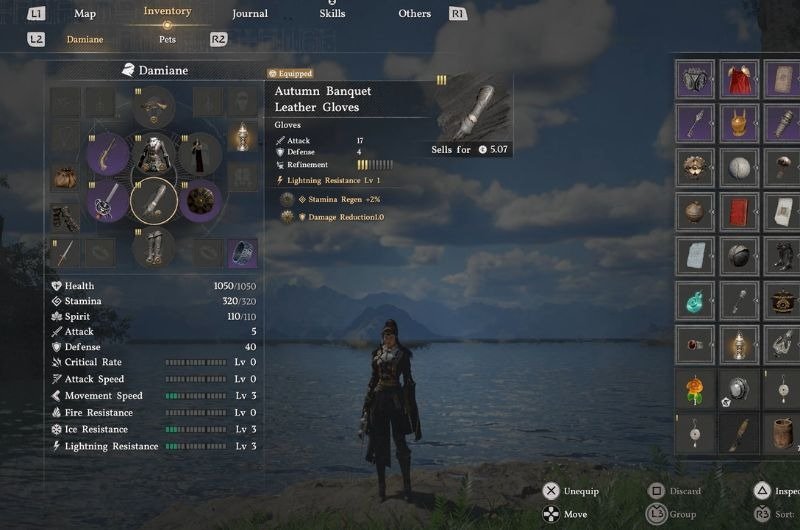Image resolution: width=800 pixels, height=530 pixels.
Task: Select the red cape inventory item
Action: 739,79
